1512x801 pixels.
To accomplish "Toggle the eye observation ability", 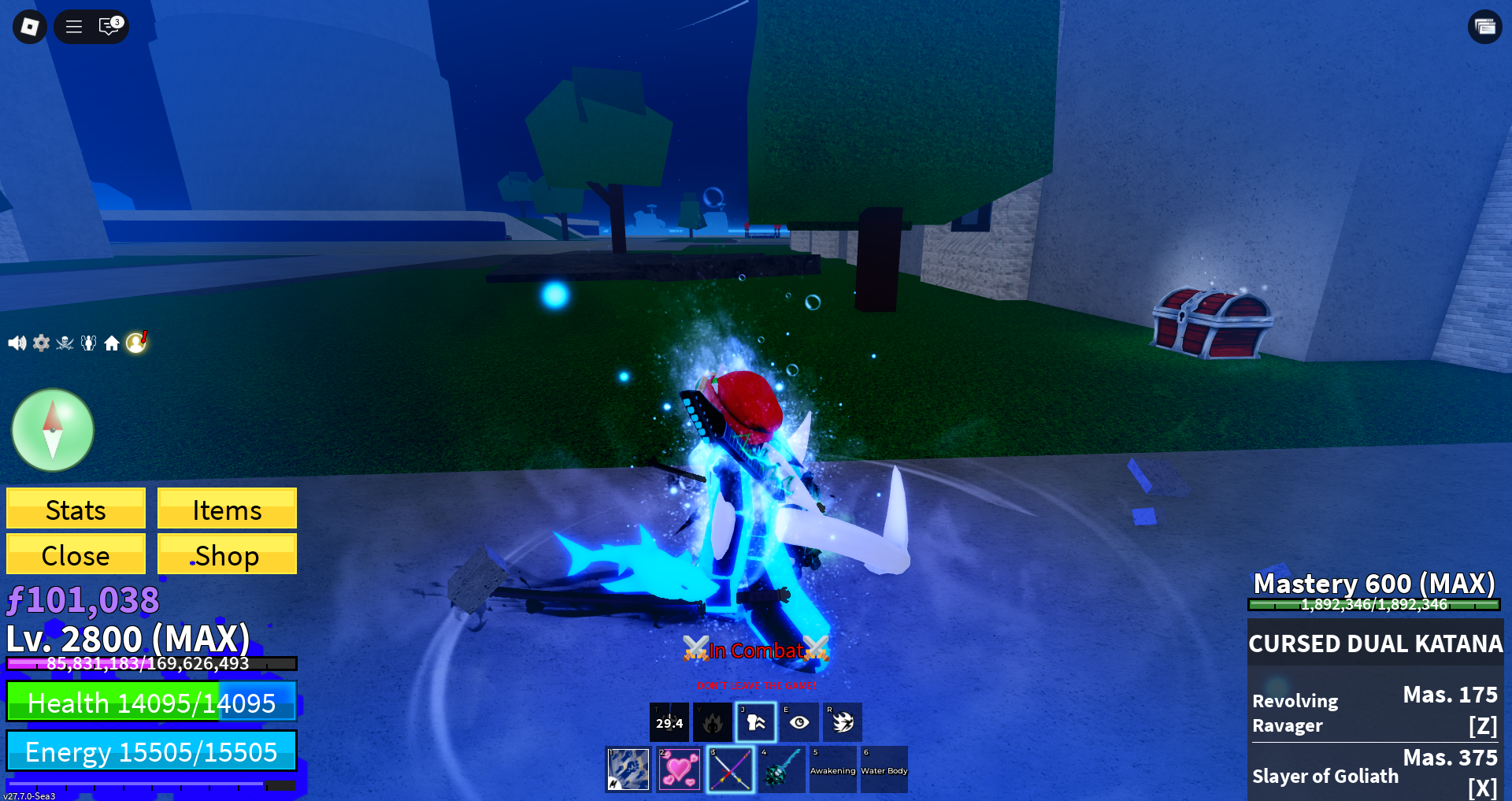I will click(x=799, y=722).
